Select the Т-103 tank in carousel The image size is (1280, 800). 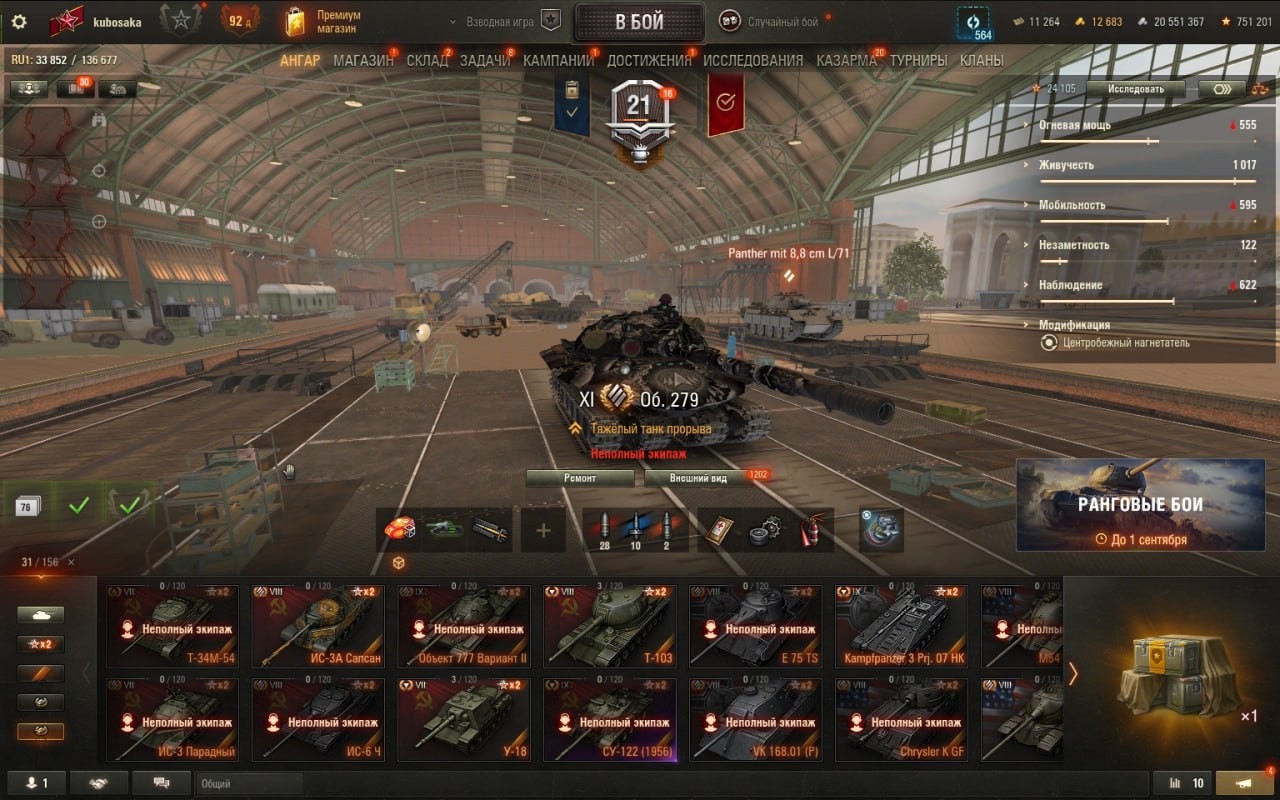(x=610, y=627)
